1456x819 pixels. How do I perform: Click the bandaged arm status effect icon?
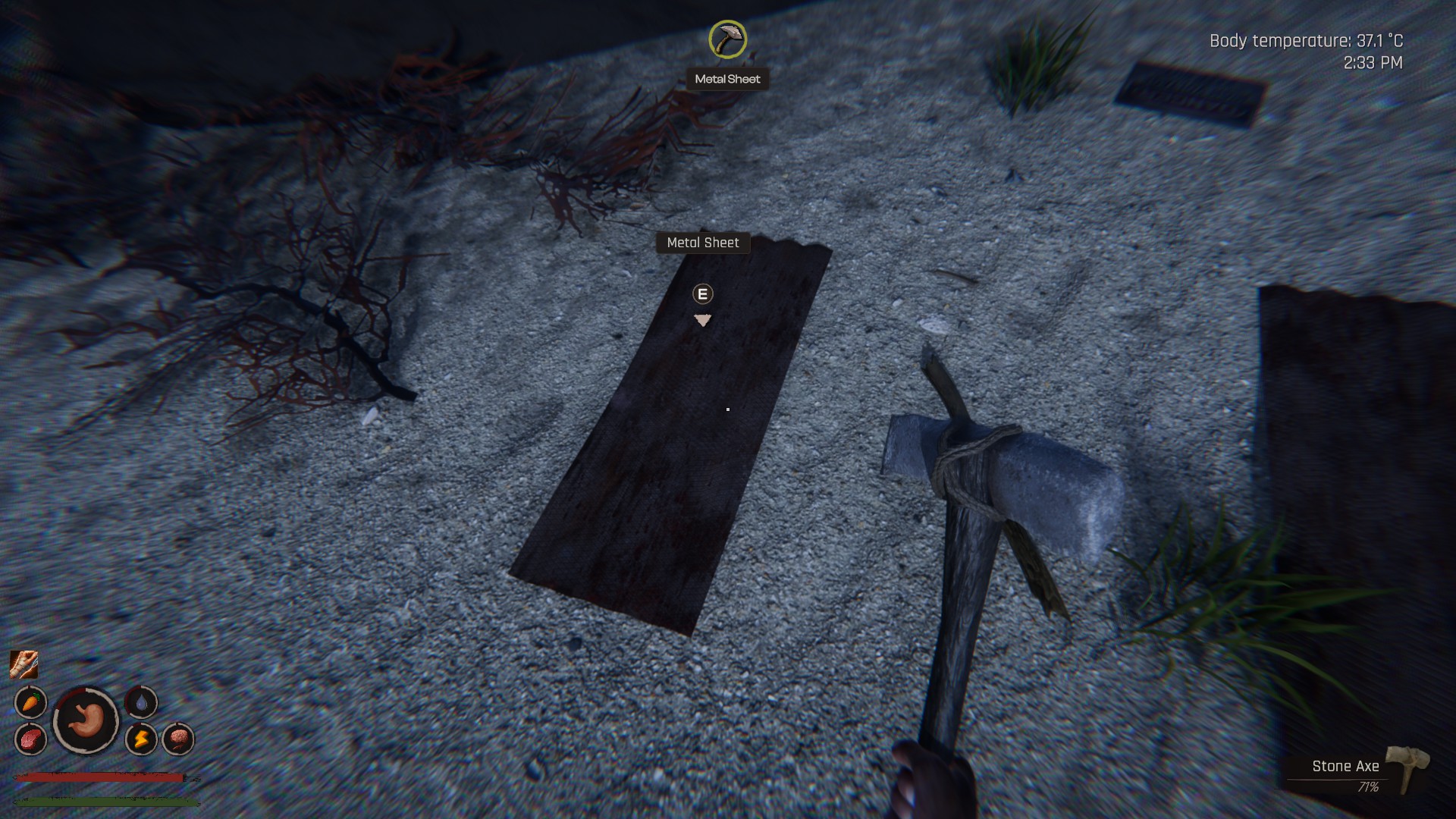pos(24,664)
